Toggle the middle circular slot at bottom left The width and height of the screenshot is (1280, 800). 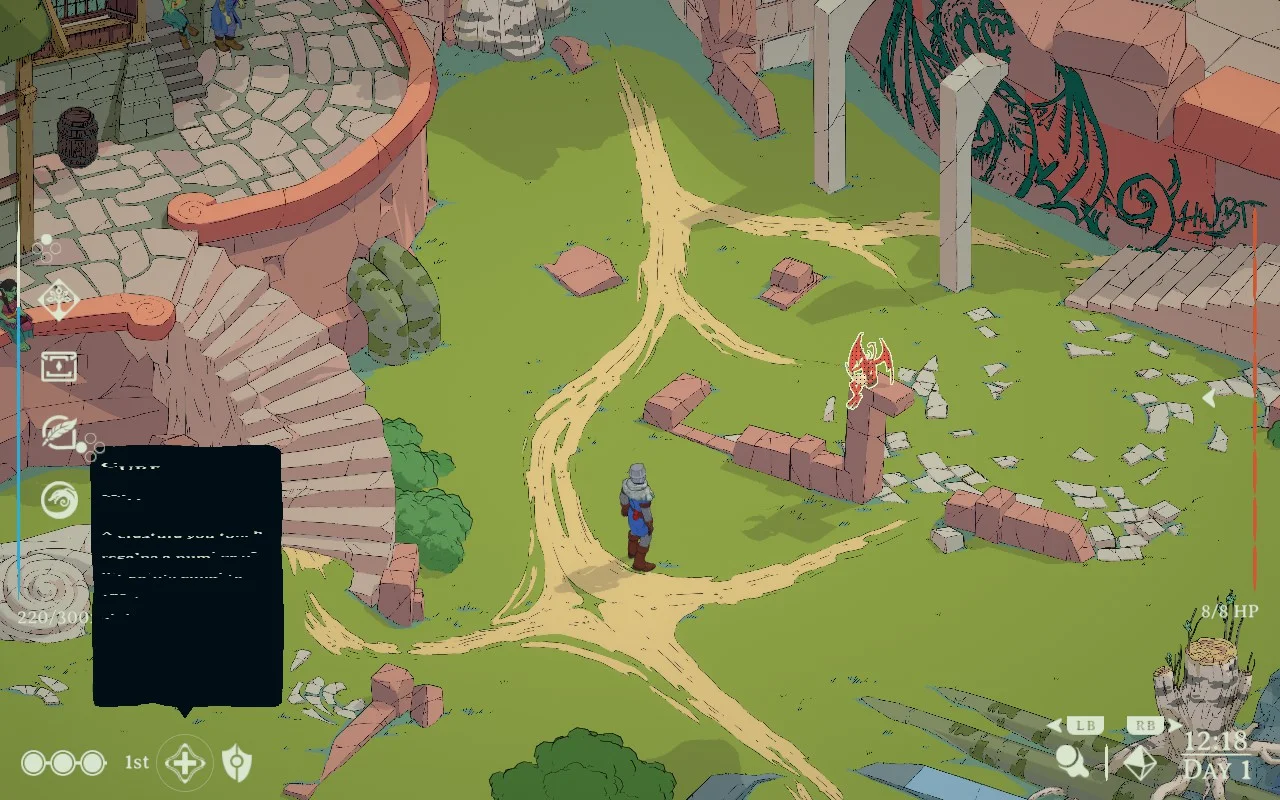[x=63, y=762]
